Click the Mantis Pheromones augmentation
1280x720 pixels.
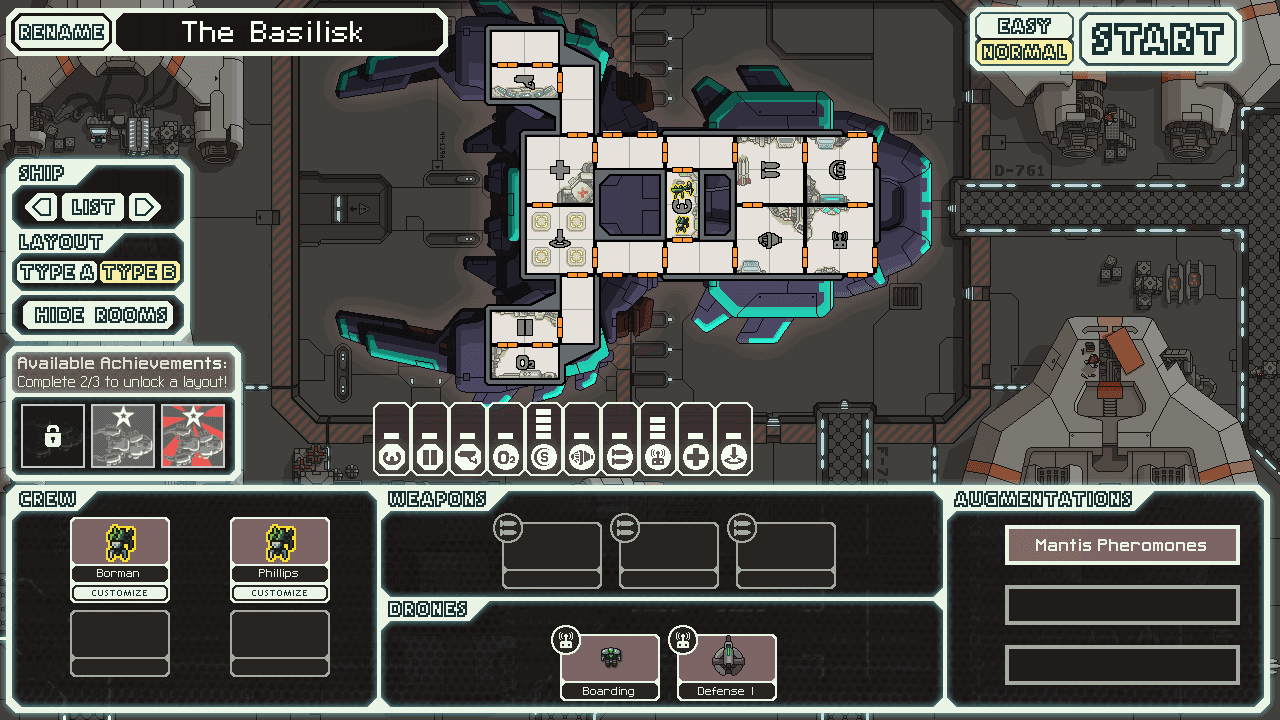[1121, 545]
